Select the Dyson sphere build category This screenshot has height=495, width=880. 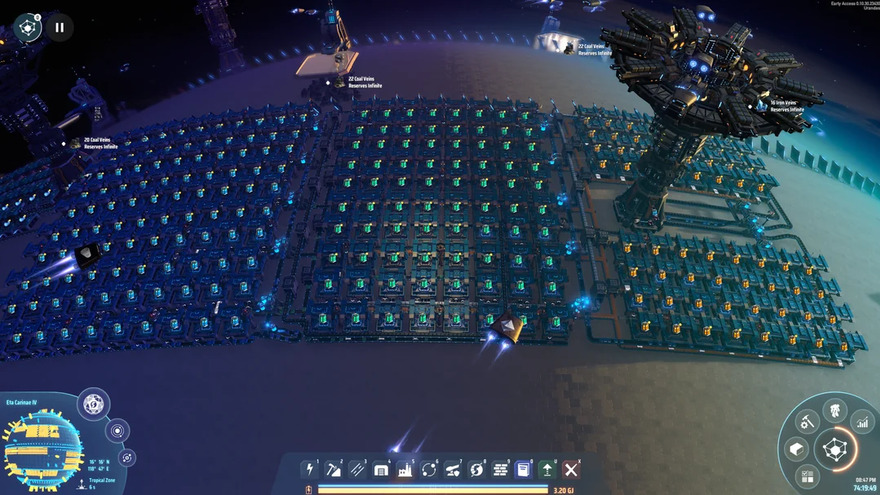point(477,469)
